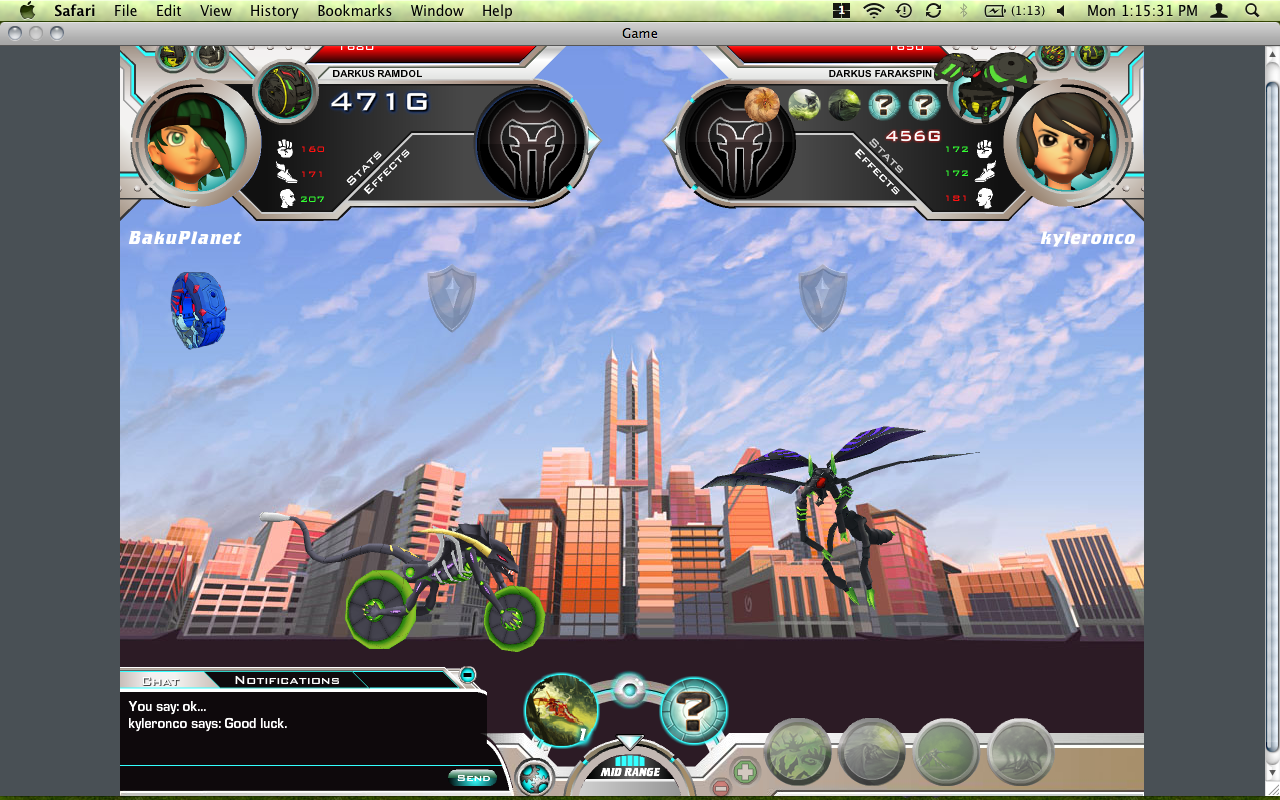The width and height of the screenshot is (1280, 800).
Task: Minimize the chat panel
Action: 468,675
